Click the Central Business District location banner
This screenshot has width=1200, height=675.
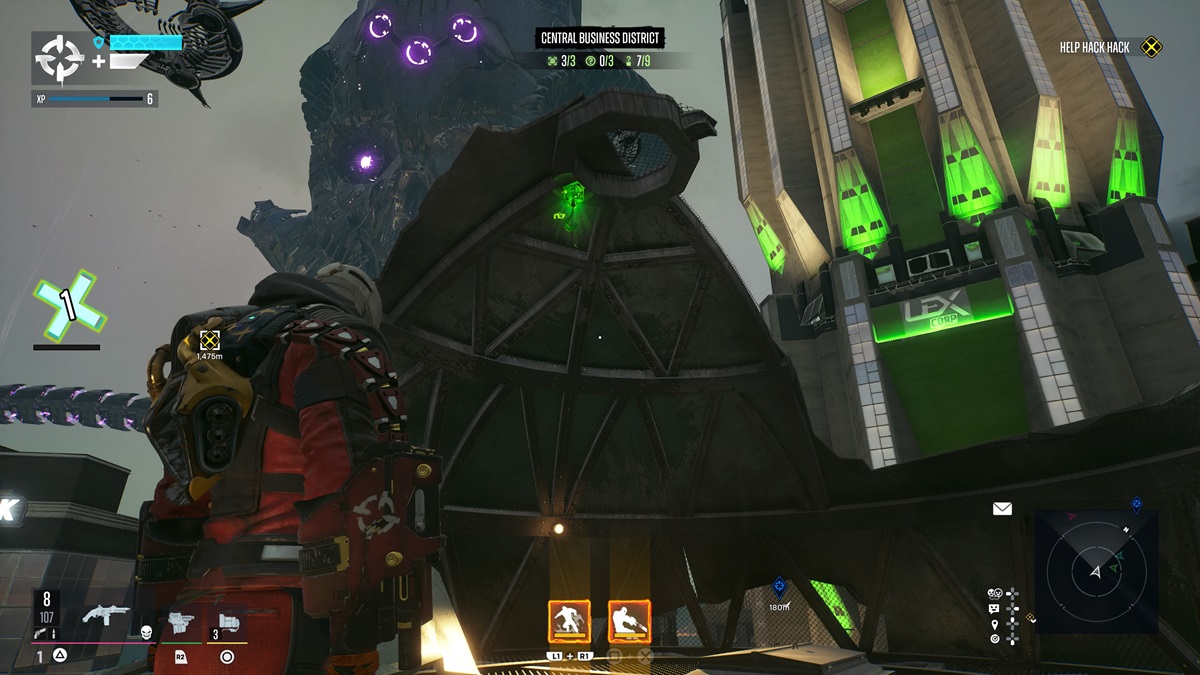601,39
